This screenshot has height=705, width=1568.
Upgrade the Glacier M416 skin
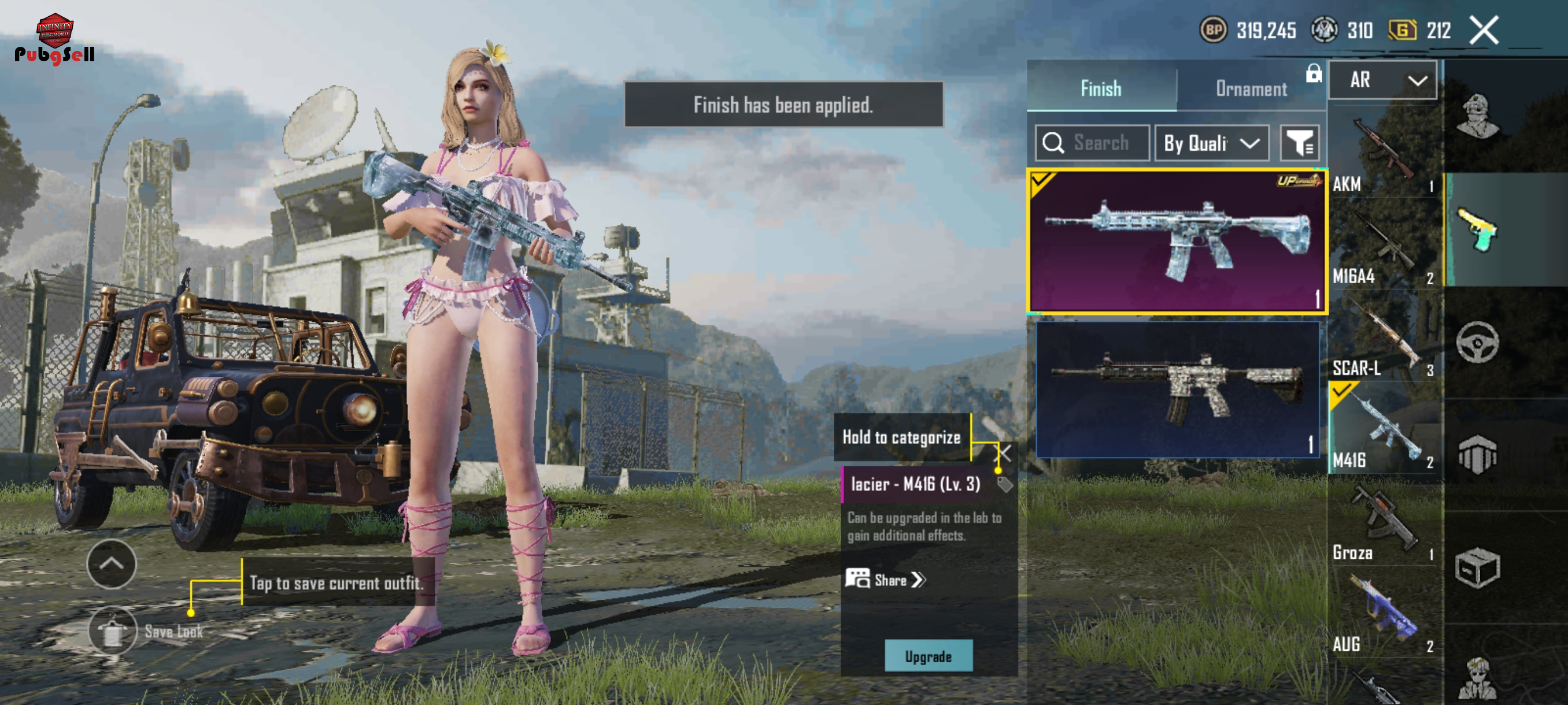927,656
